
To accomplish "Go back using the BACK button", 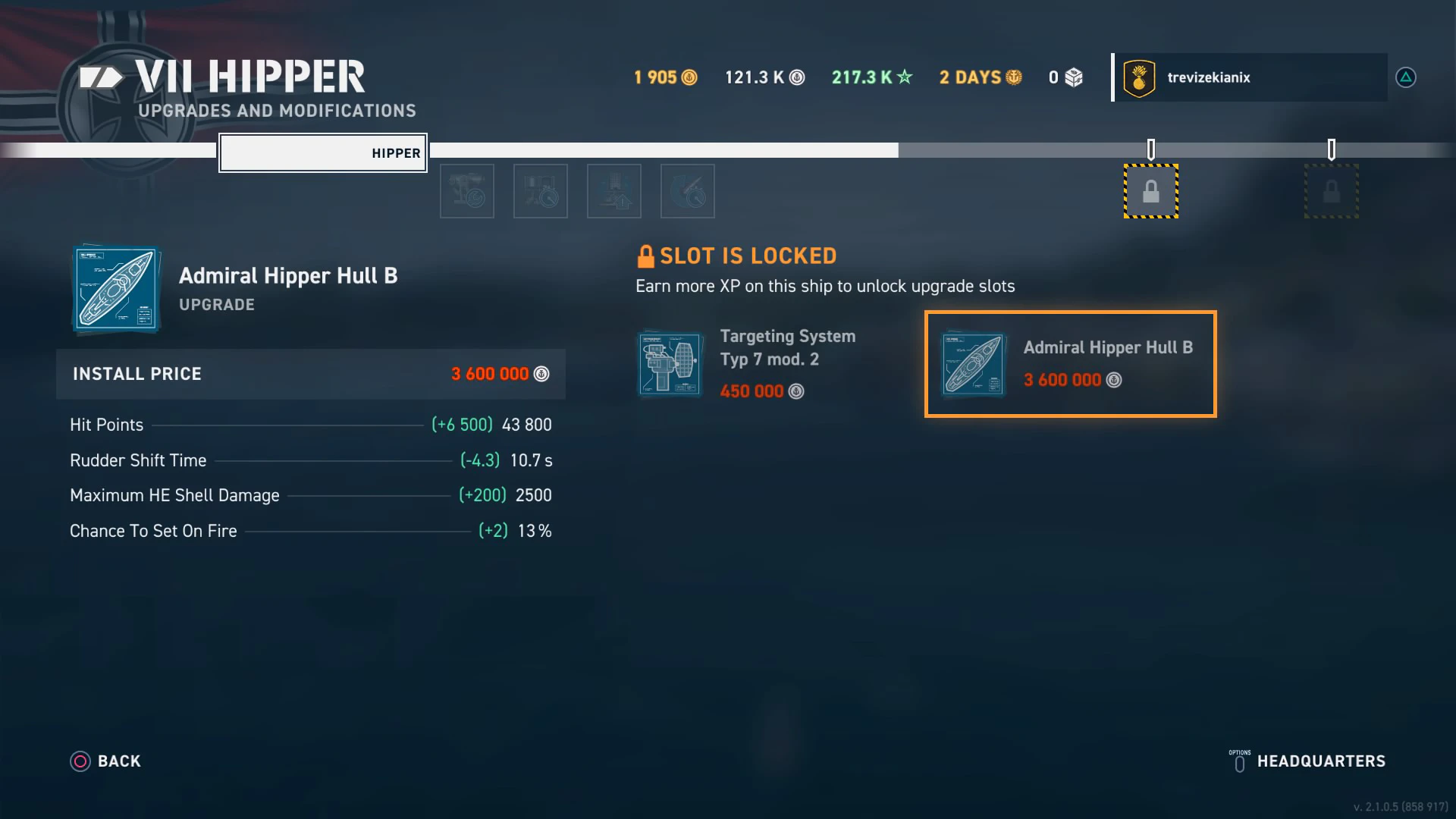I will [106, 761].
